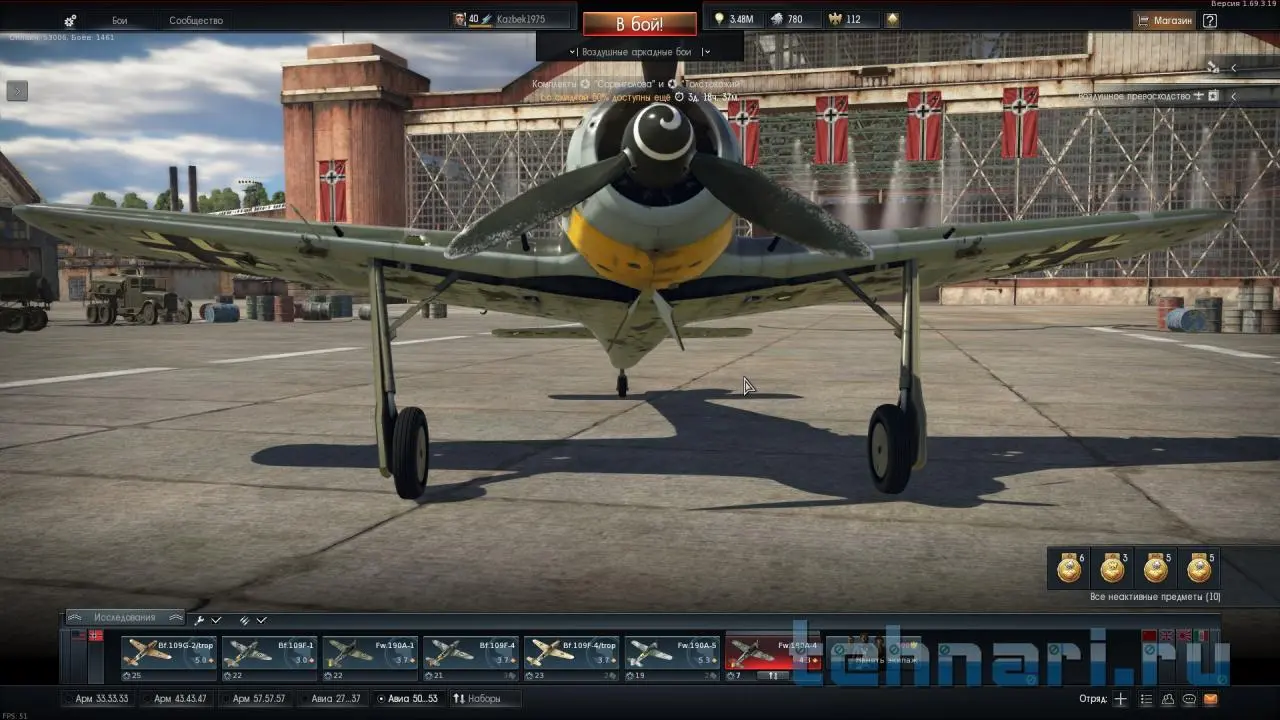Viewport: 1280px width, 720px height.
Task: Select the Fw 190A-1 aircraft slot
Action: click(370, 653)
